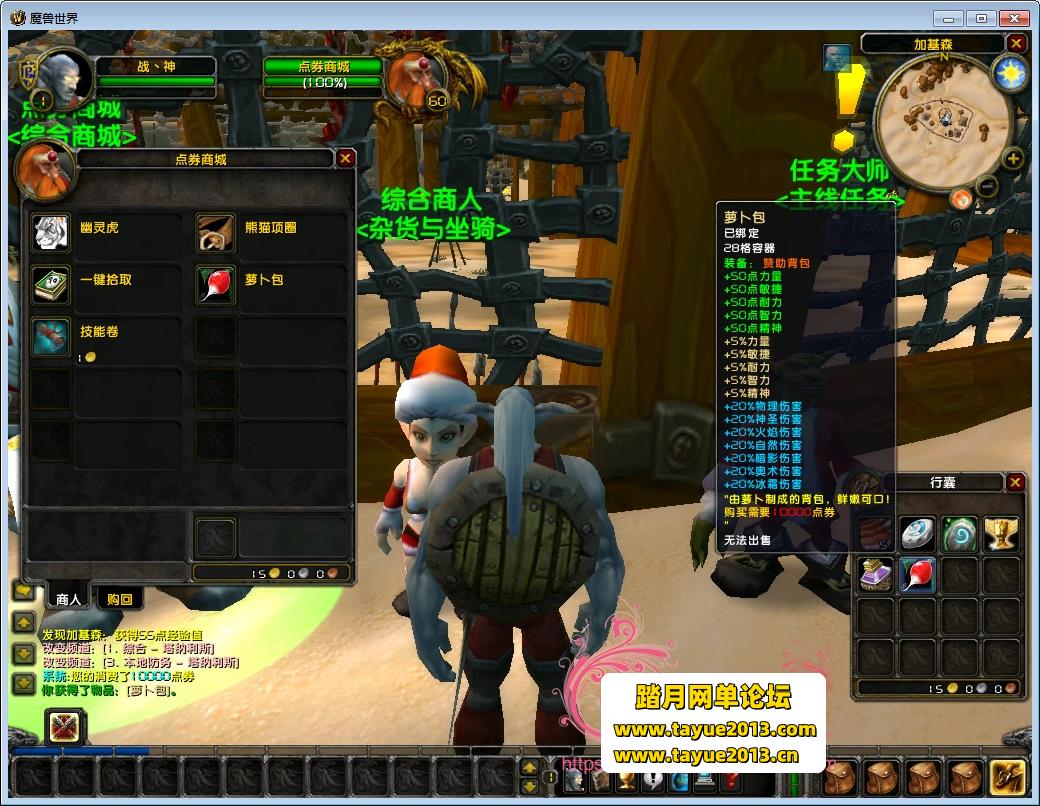Click the green swirl stone in bag
1040x806 pixels.
point(958,533)
